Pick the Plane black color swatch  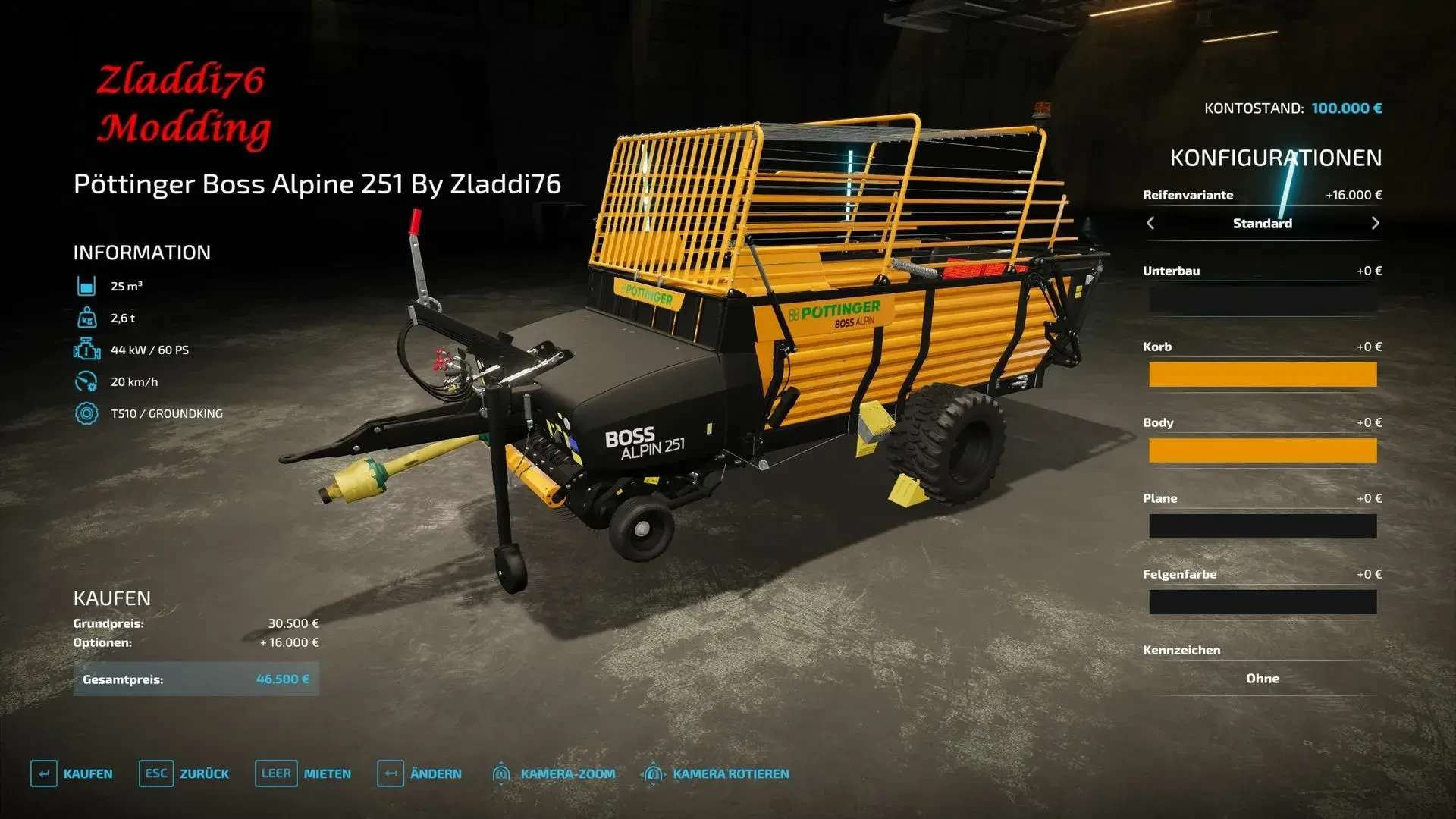(1262, 526)
